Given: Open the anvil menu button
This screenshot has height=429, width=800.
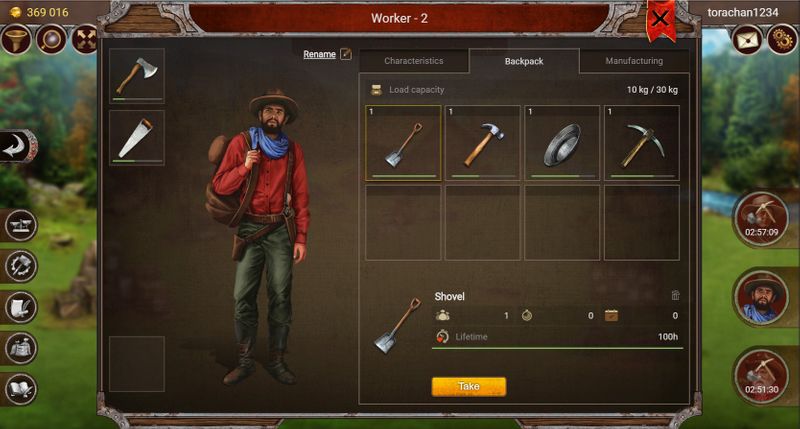Looking at the screenshot, I should [x=21, y=225].
